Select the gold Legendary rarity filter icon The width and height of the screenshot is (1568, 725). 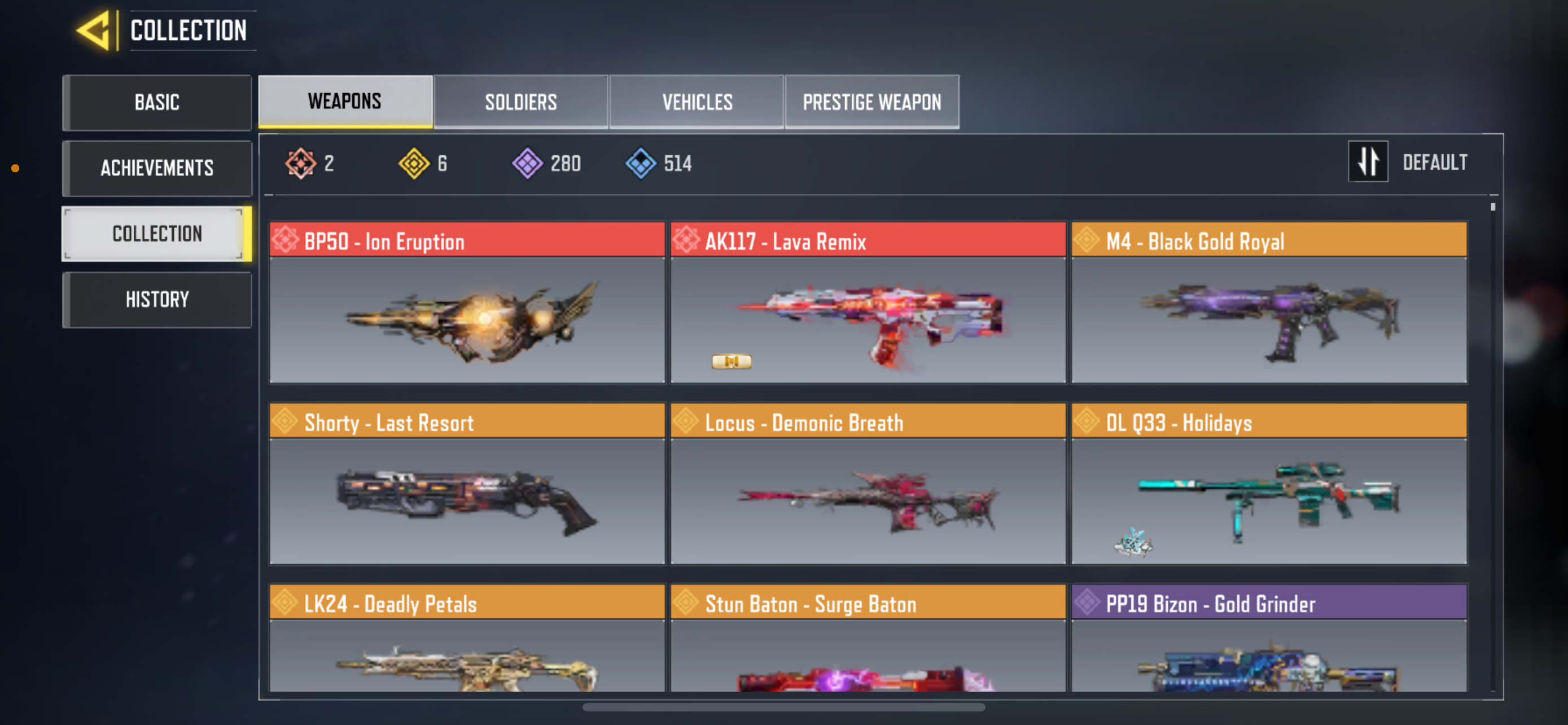tap(417, 162)
